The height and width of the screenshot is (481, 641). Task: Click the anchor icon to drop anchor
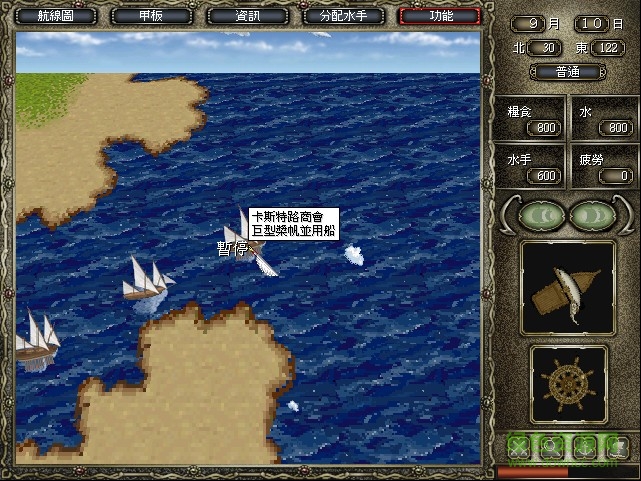583,445
